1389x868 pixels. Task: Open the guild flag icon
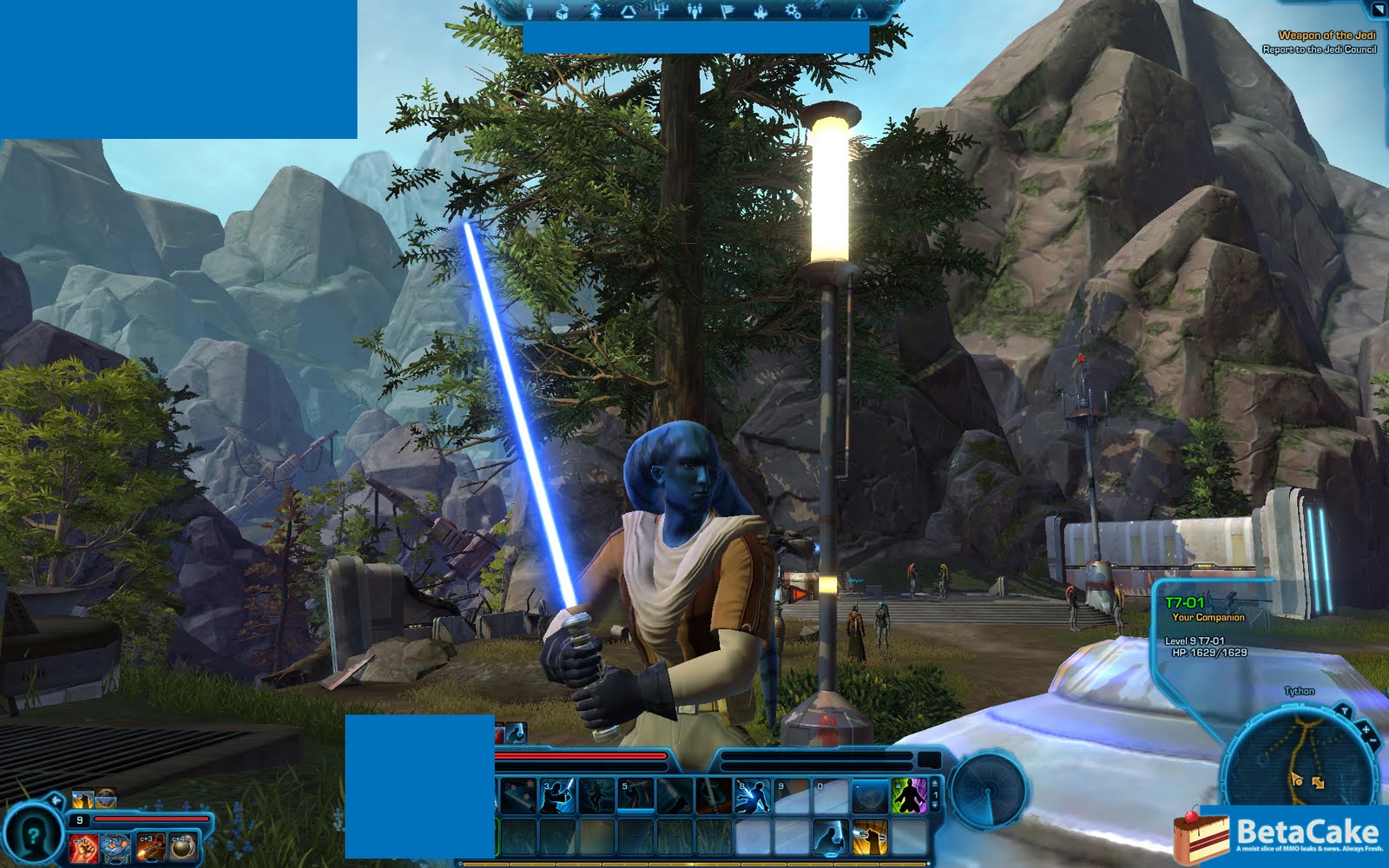pyautogui.click(x=727, y=11)
